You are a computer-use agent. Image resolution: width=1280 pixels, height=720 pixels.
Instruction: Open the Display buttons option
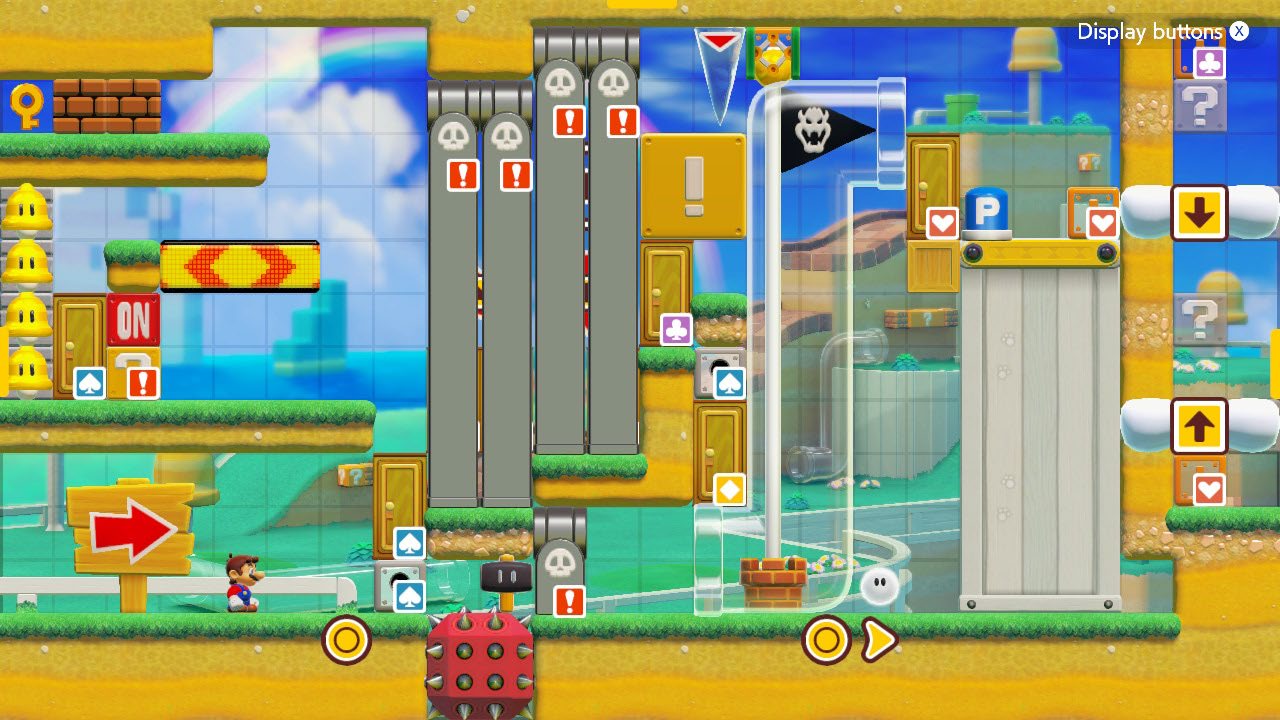tap(1149, 32)
